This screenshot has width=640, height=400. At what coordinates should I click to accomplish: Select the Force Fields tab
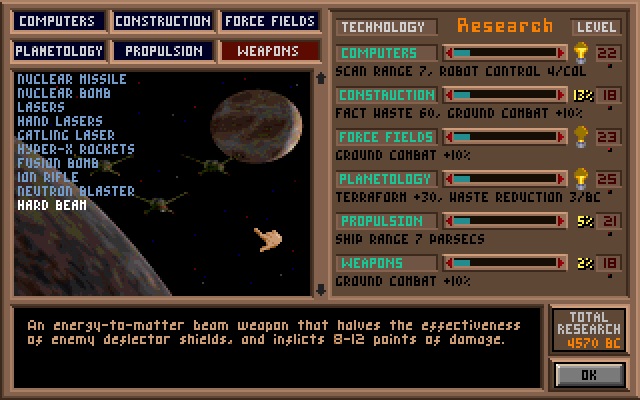click(x=269, y=21)
